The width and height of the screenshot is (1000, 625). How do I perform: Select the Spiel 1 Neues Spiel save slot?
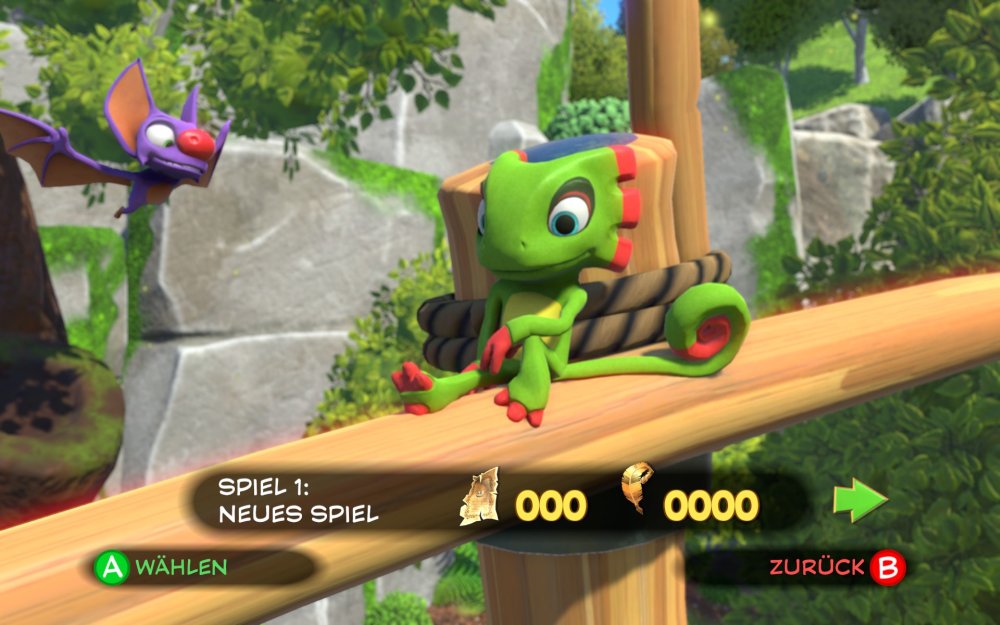[300, 501]
